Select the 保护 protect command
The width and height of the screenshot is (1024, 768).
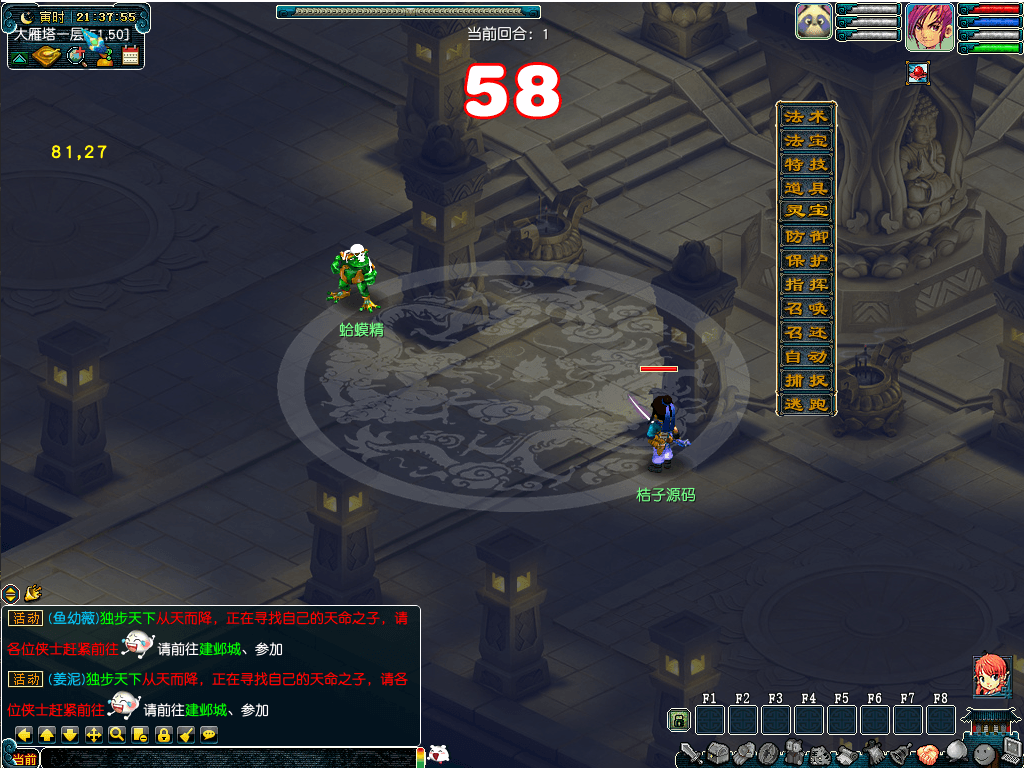coord(806,261)
